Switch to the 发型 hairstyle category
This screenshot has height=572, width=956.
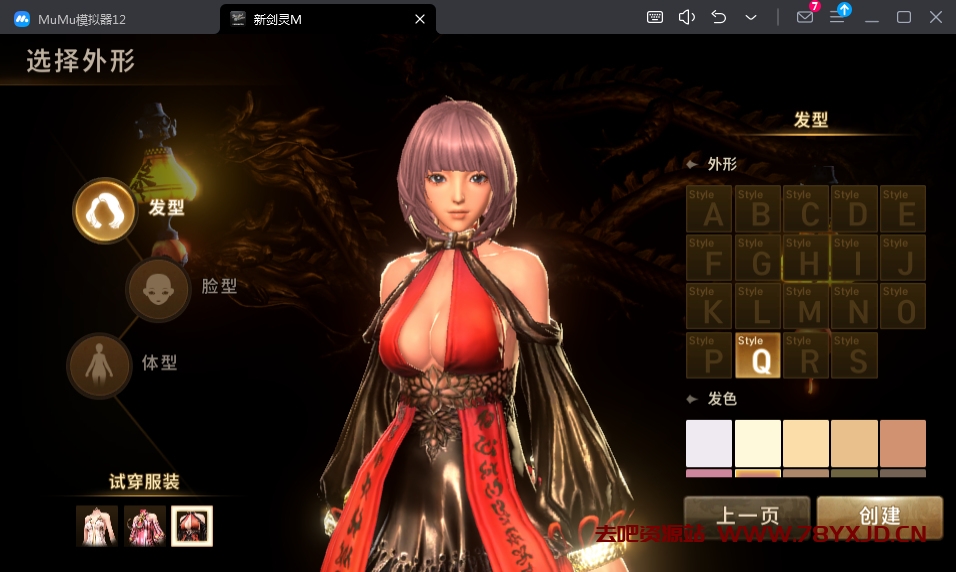point(105,210)
